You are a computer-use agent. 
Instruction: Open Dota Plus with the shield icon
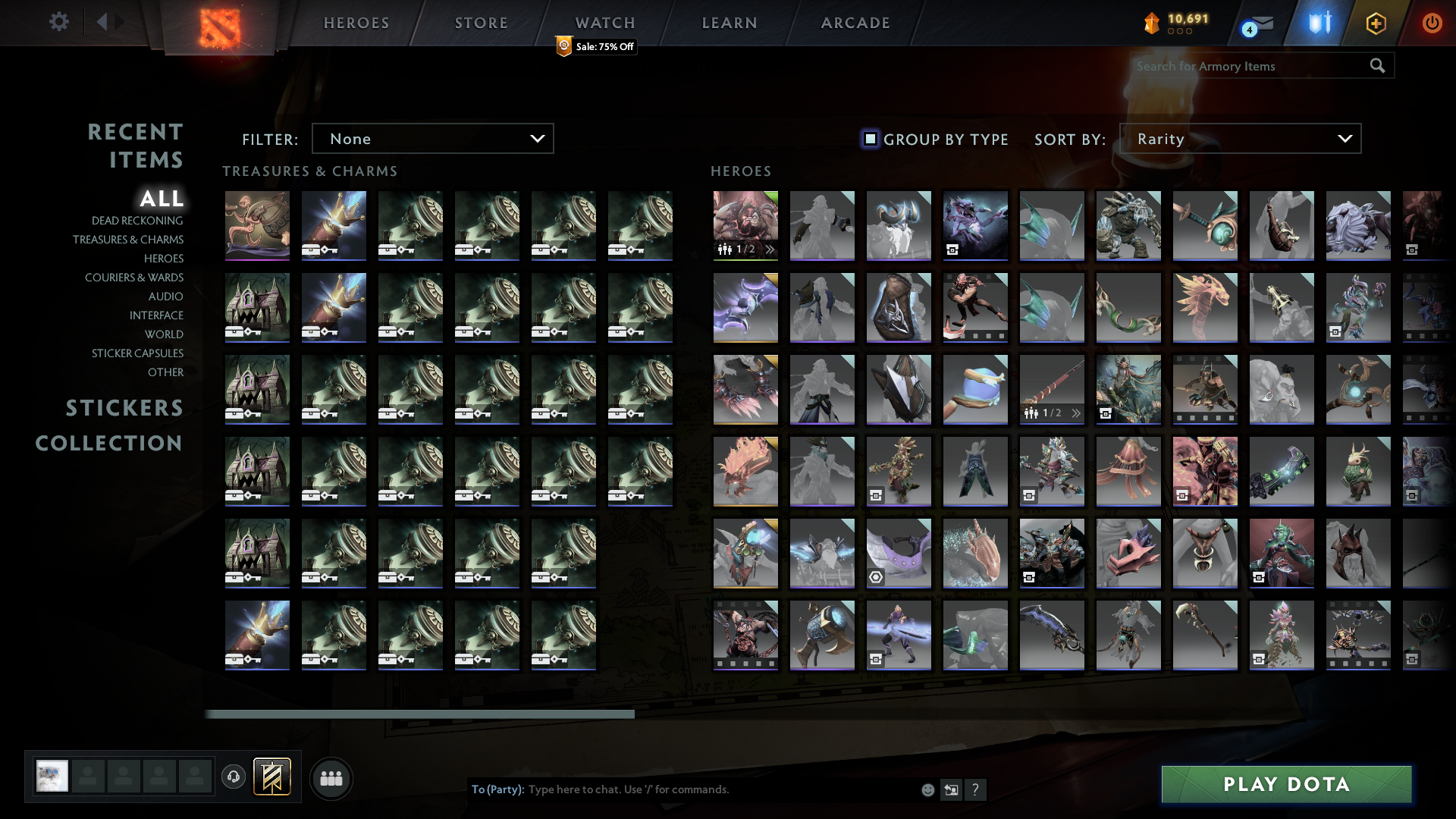point(1317,23)
